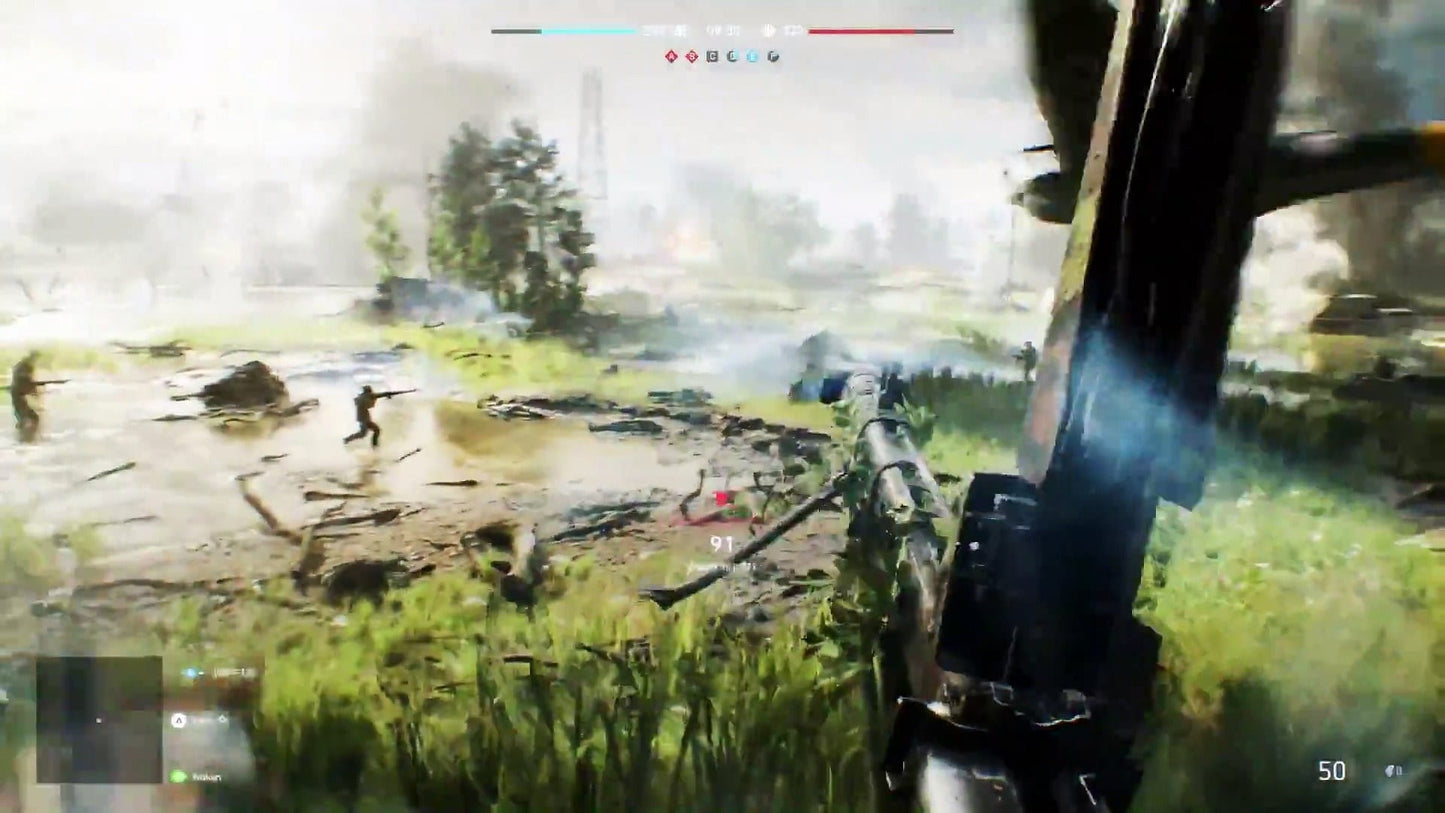This screenshot has height=813, width=1445.
Task: Click the match timer in the top HUD
Action: tap(720, 30)
